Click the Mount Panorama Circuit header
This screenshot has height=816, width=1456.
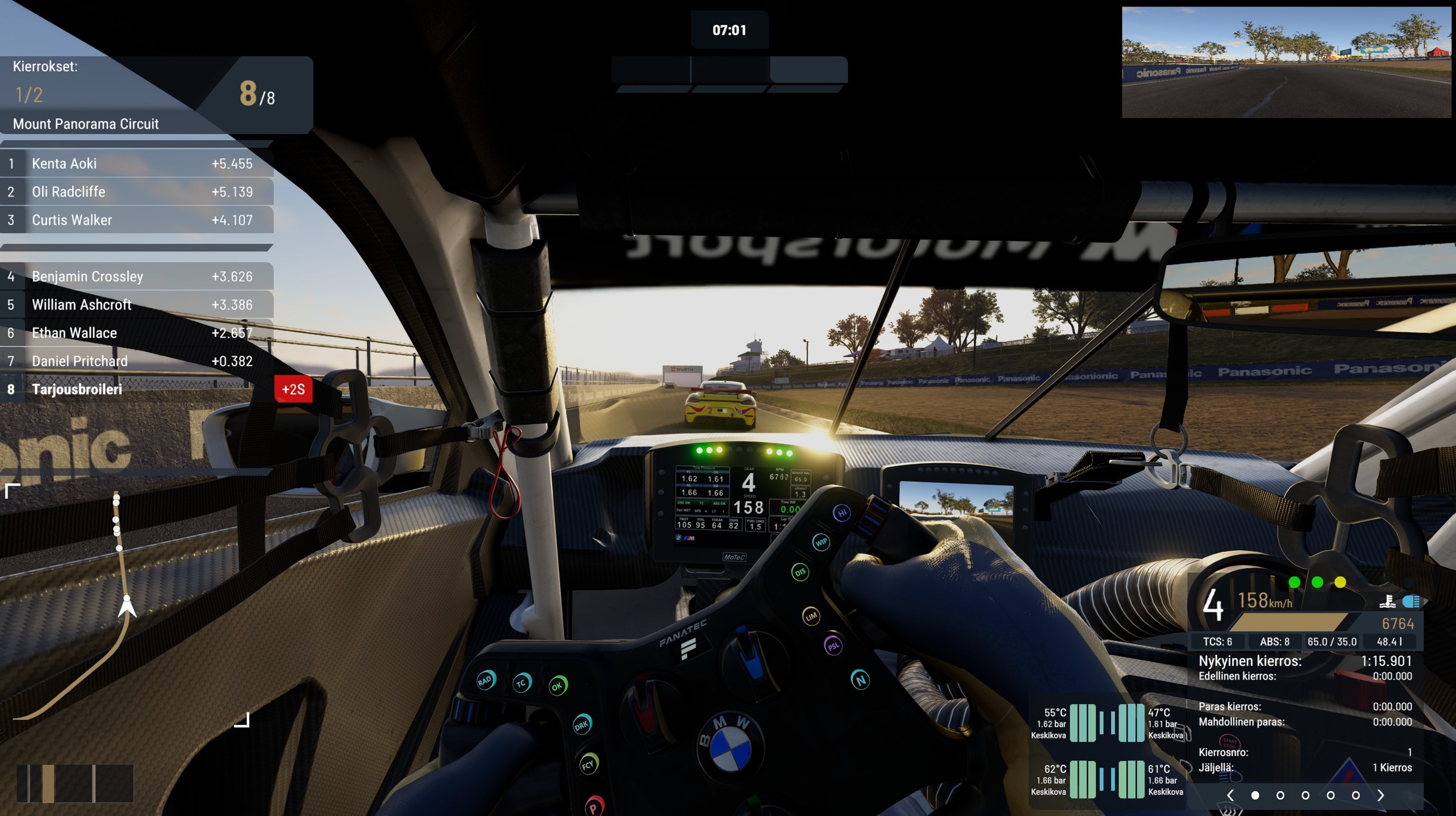coord(86,124)
